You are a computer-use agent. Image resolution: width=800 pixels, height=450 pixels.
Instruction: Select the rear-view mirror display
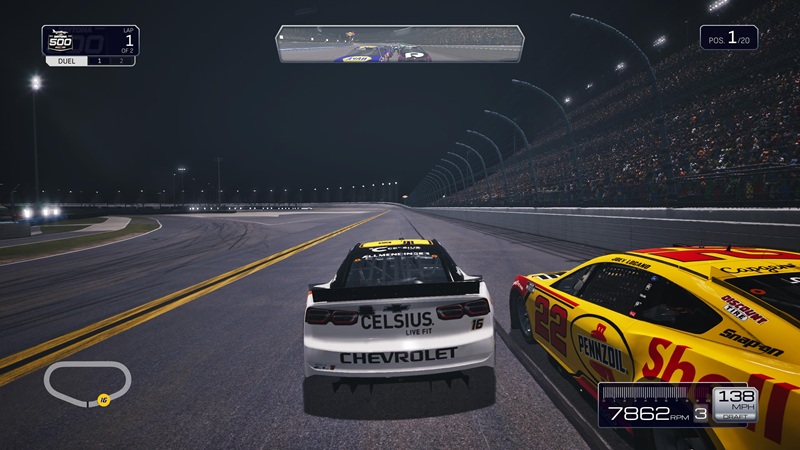pos(401,45)
